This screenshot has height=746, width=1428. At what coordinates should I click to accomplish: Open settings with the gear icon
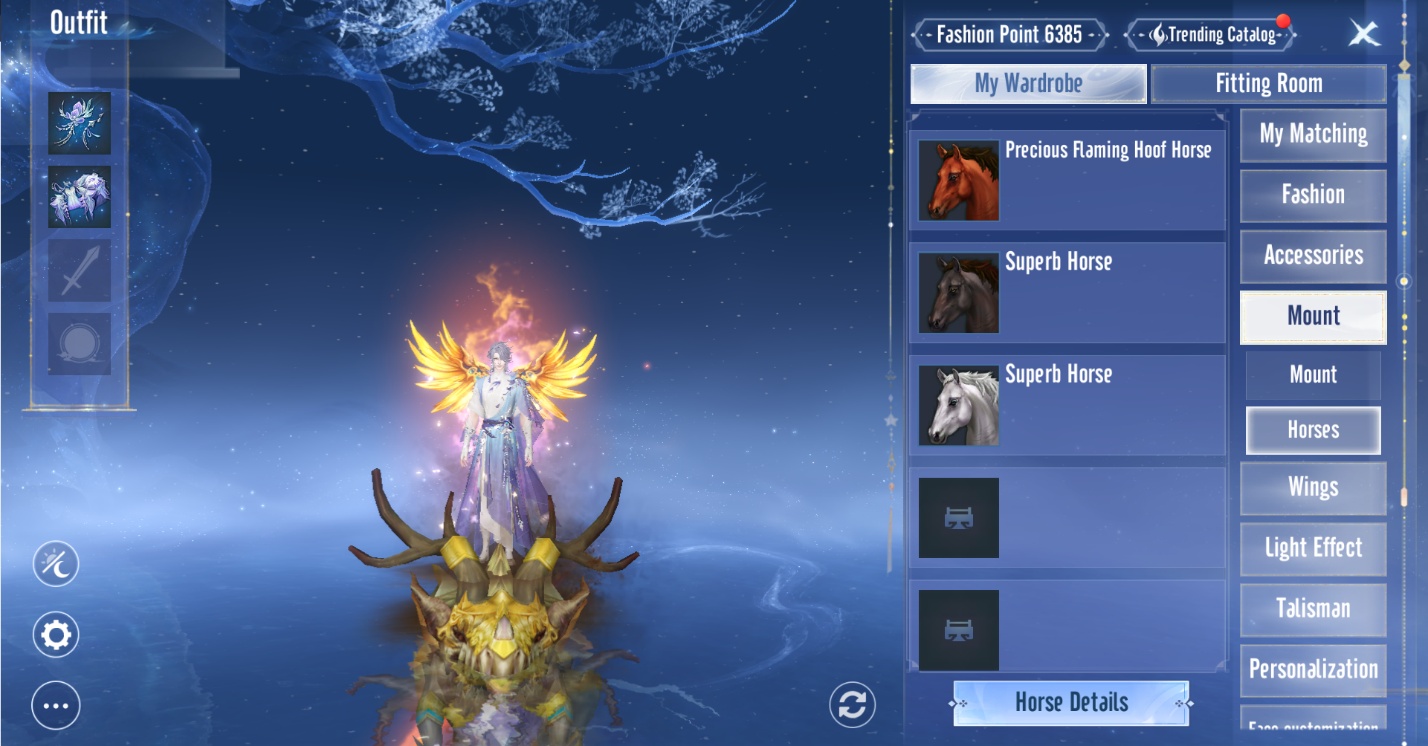(56, 635)
